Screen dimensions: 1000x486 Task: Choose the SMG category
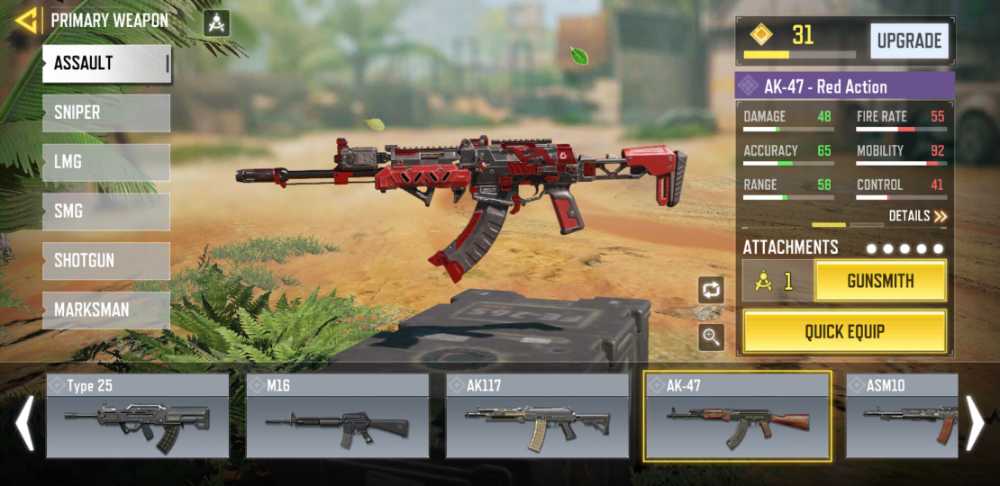click(106, 211)
